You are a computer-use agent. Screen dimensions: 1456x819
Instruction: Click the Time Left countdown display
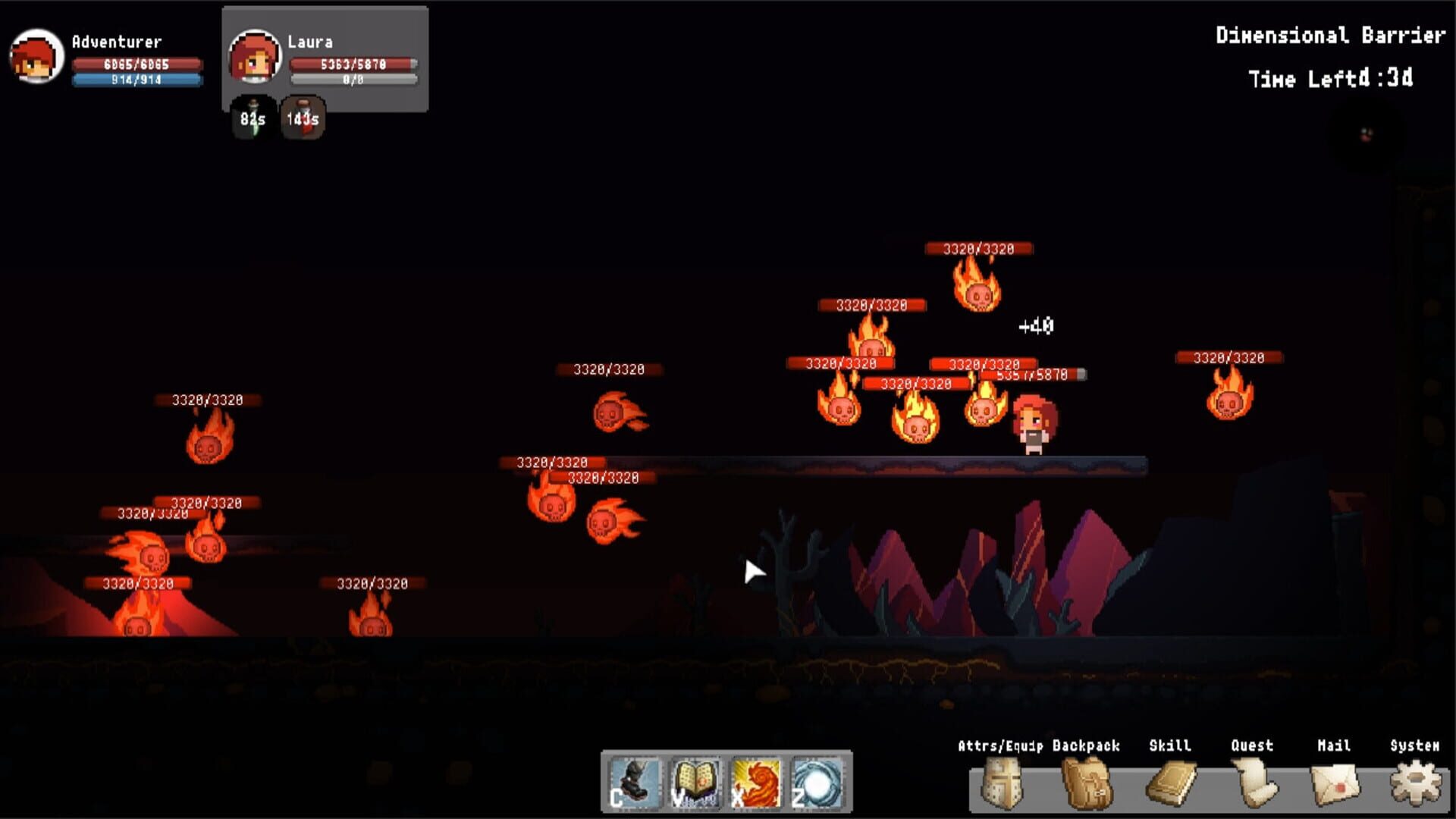tap(1331, 80)
